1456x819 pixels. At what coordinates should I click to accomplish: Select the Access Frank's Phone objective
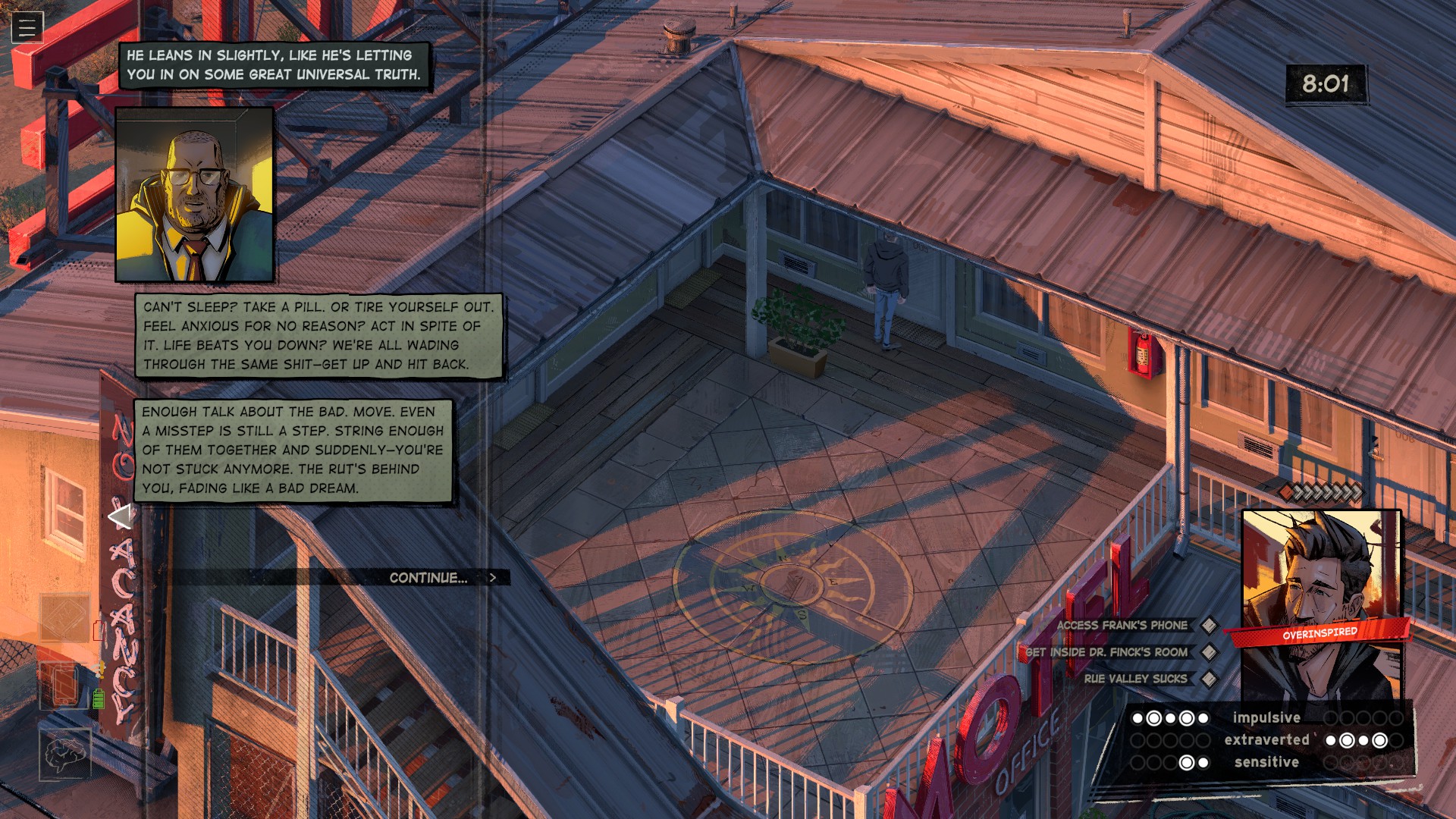pos(1122,626)
